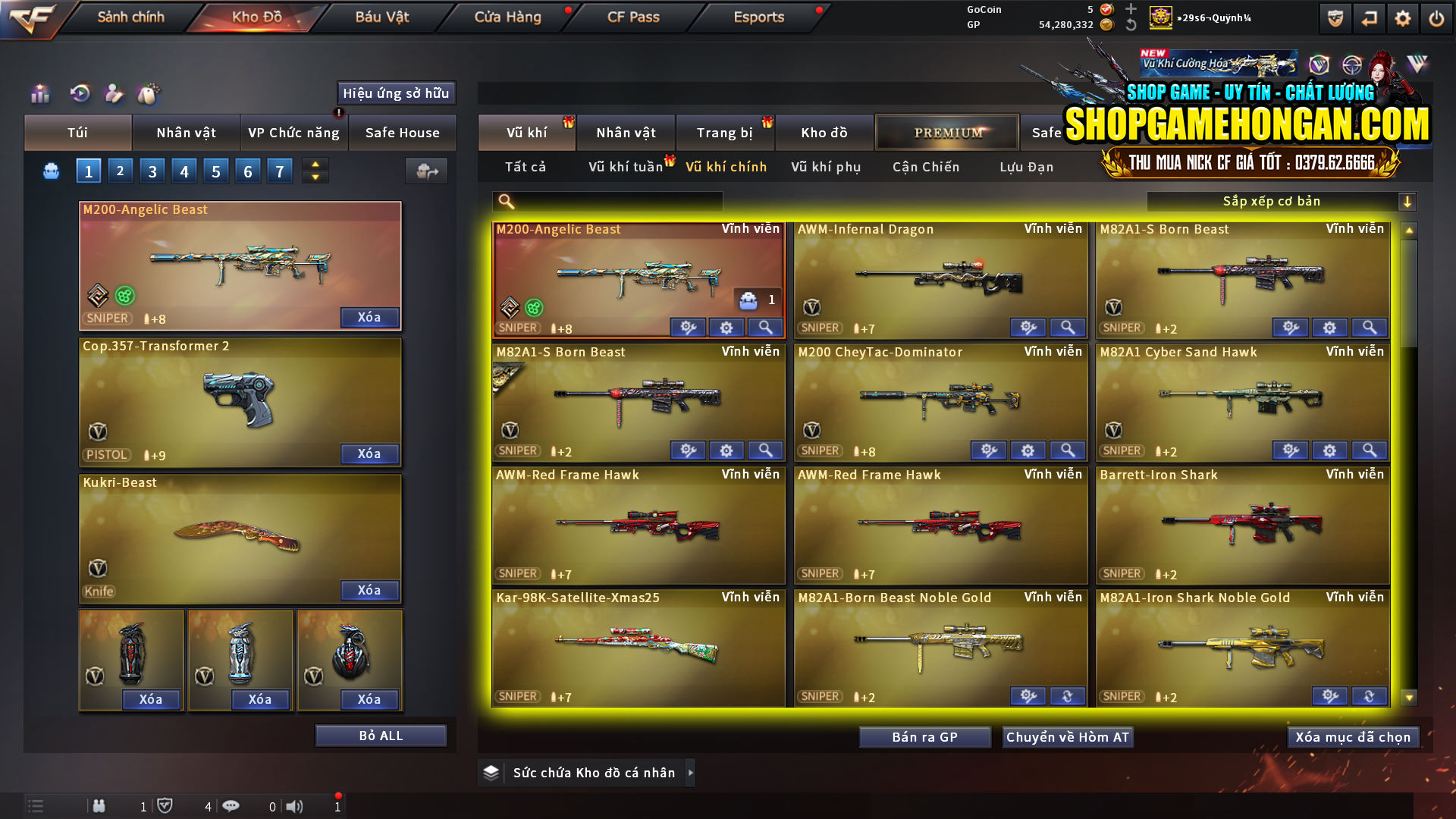This screenshot has height=819, width=1456.
Task: Click the gear icon on M200-Angelic Beast entry
Action: coord(726,327)
